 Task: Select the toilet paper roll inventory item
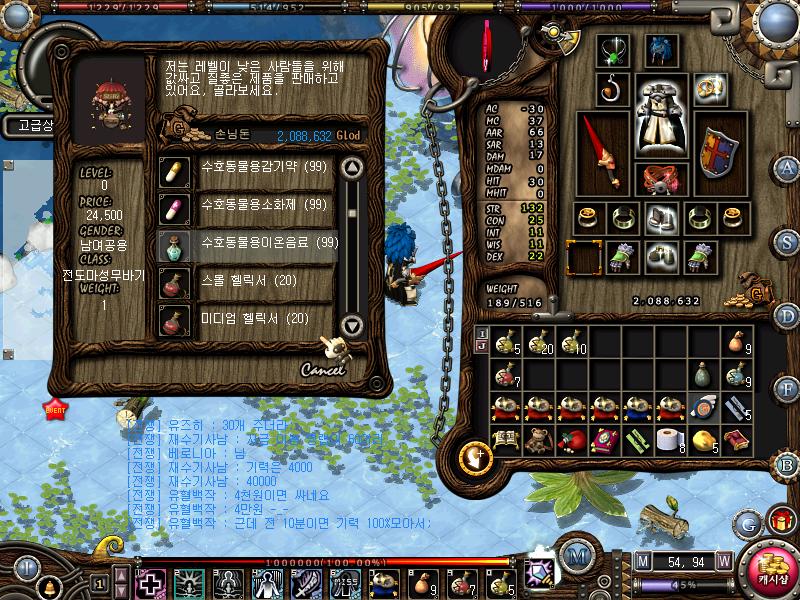tap(667, 439)
